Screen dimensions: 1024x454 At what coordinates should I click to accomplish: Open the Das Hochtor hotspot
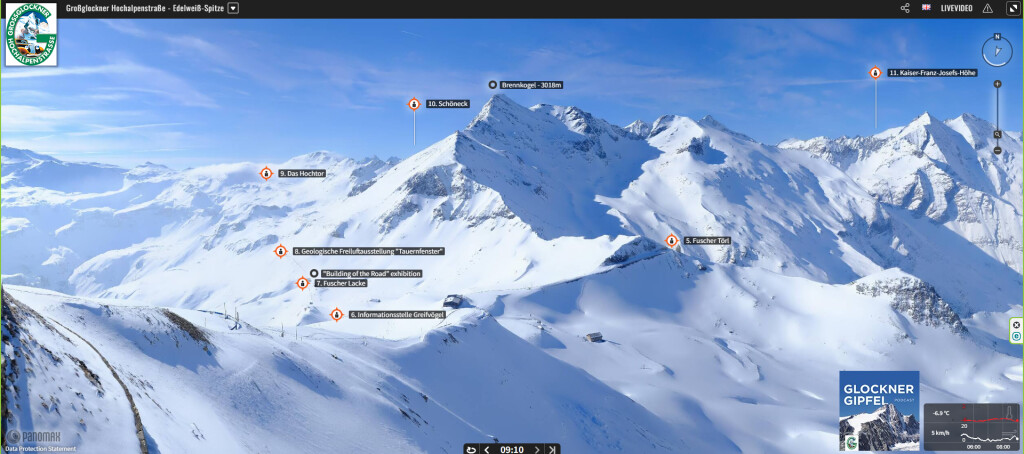267,173
